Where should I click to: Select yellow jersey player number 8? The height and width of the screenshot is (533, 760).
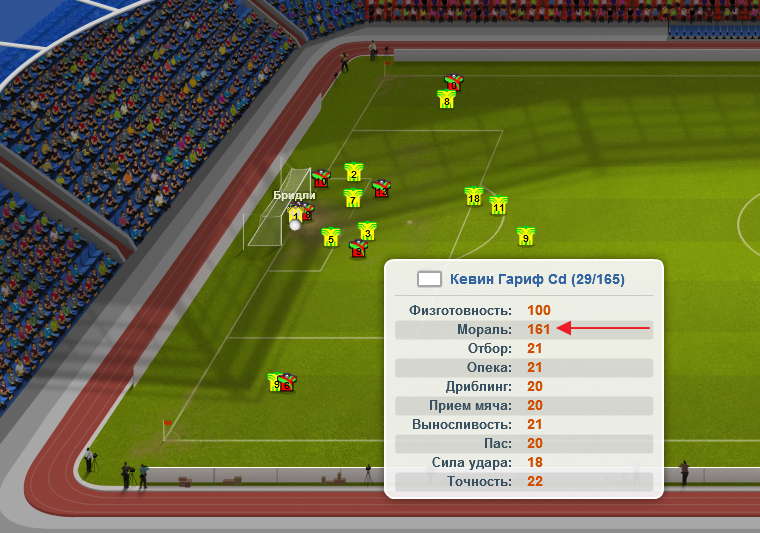446,99
